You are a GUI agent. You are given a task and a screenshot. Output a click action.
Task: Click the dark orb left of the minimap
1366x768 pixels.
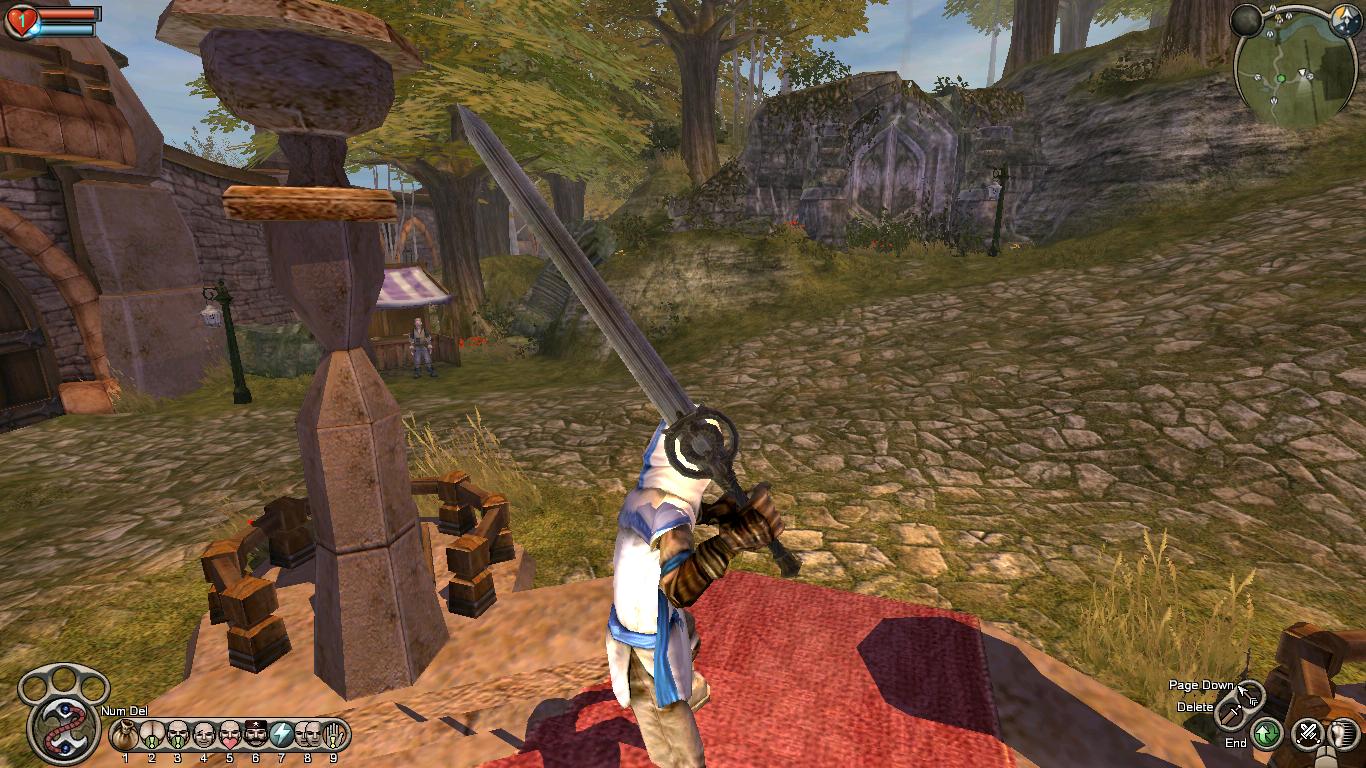click(x=1246, y=20)
